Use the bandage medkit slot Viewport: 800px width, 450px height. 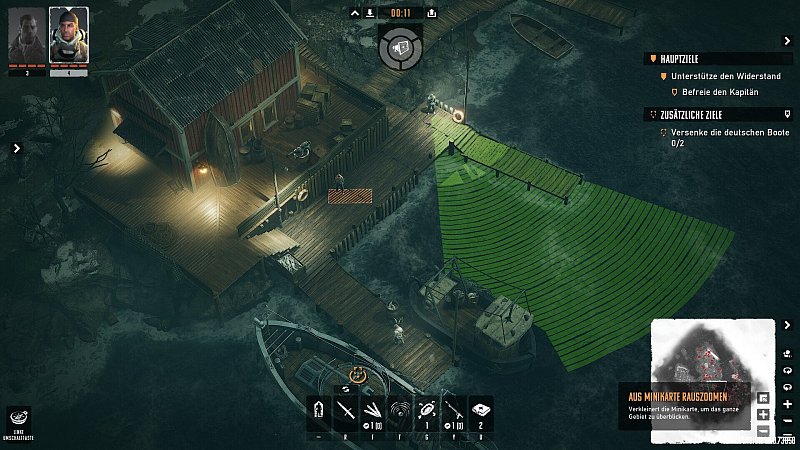481,409
